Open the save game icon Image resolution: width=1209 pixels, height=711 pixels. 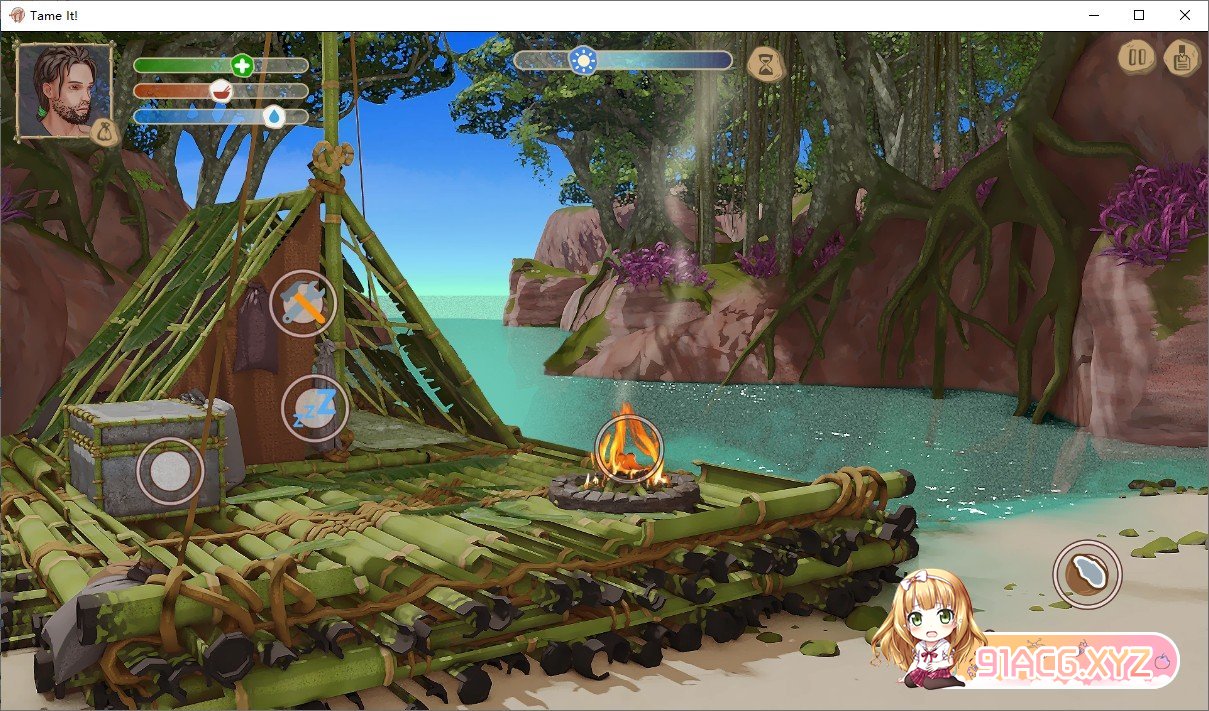pos(1182,57)
